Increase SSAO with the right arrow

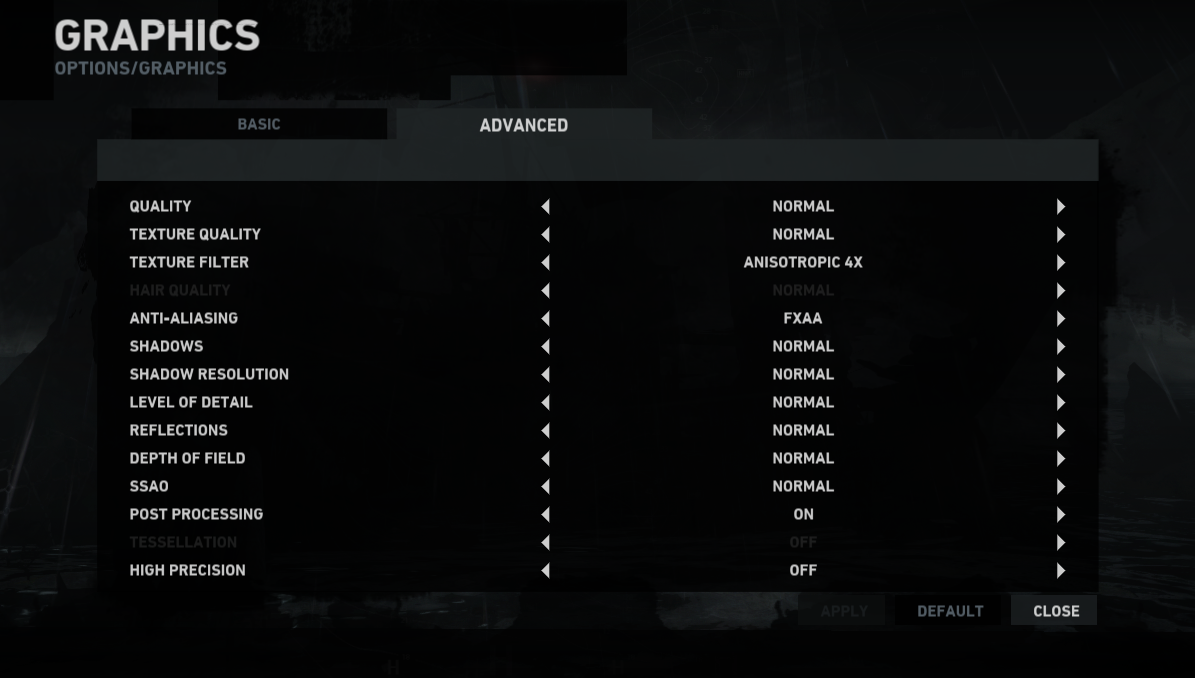1061,487
